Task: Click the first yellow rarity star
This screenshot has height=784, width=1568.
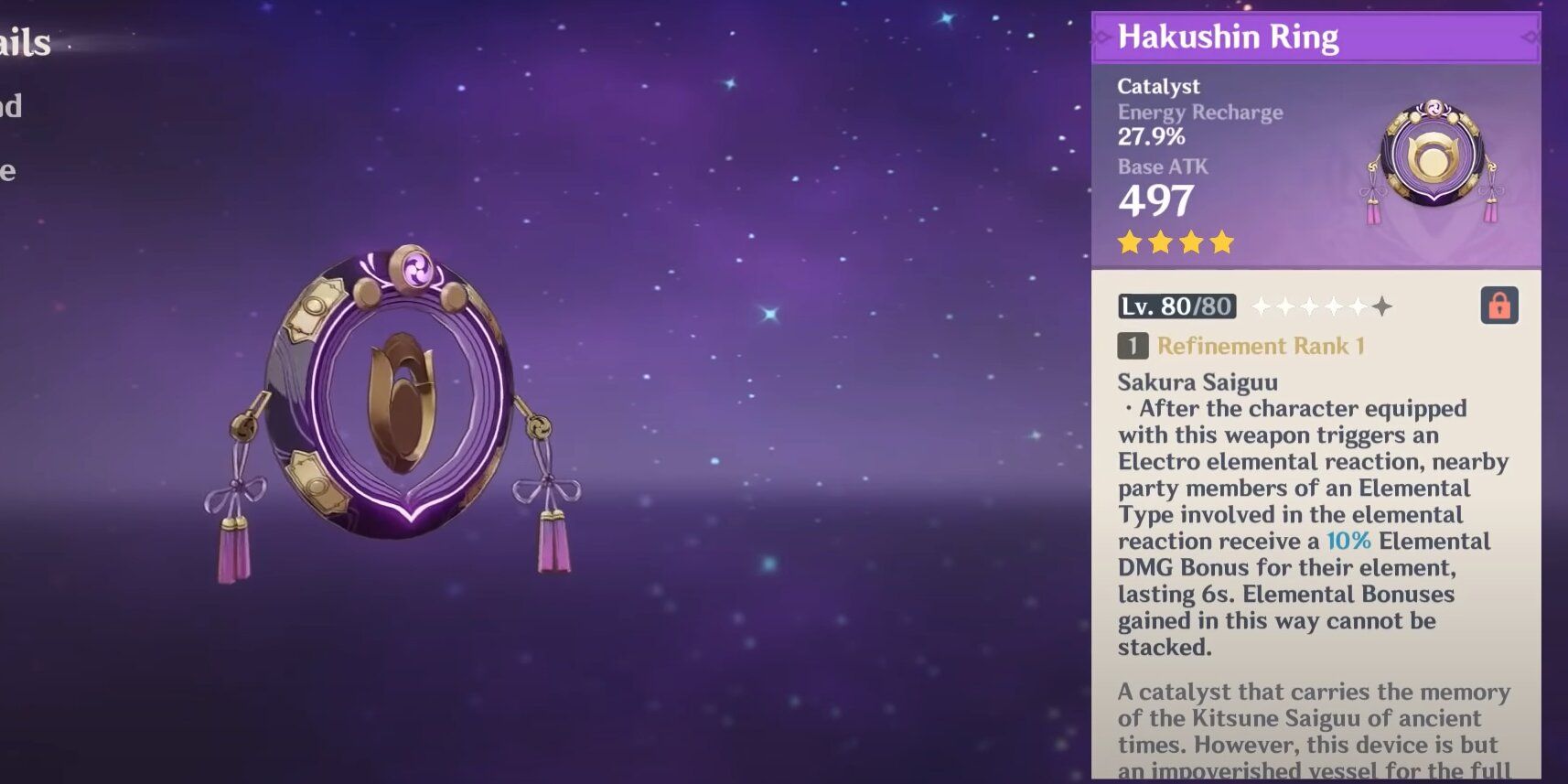Action: [x=1128, y=242]
